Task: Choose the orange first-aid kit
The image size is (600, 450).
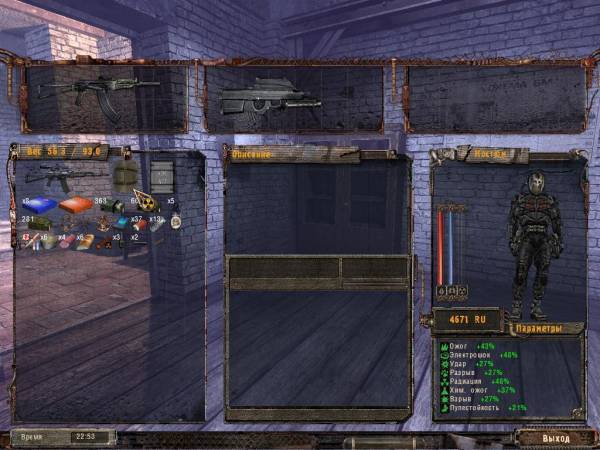Action: click(x=75, y=205)
